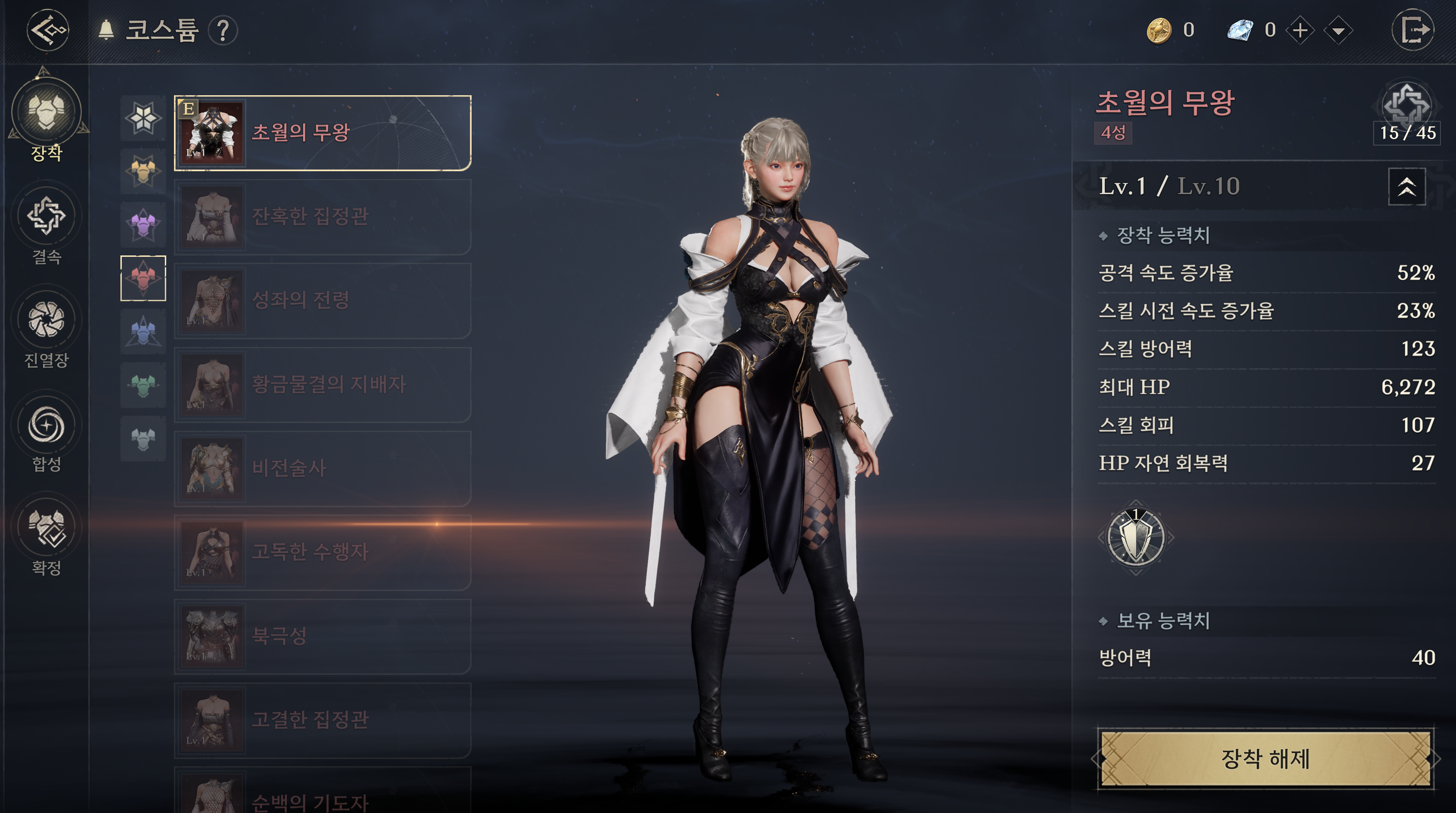
Task: Select the 초월의 무왕 costume
Action: 322,133
